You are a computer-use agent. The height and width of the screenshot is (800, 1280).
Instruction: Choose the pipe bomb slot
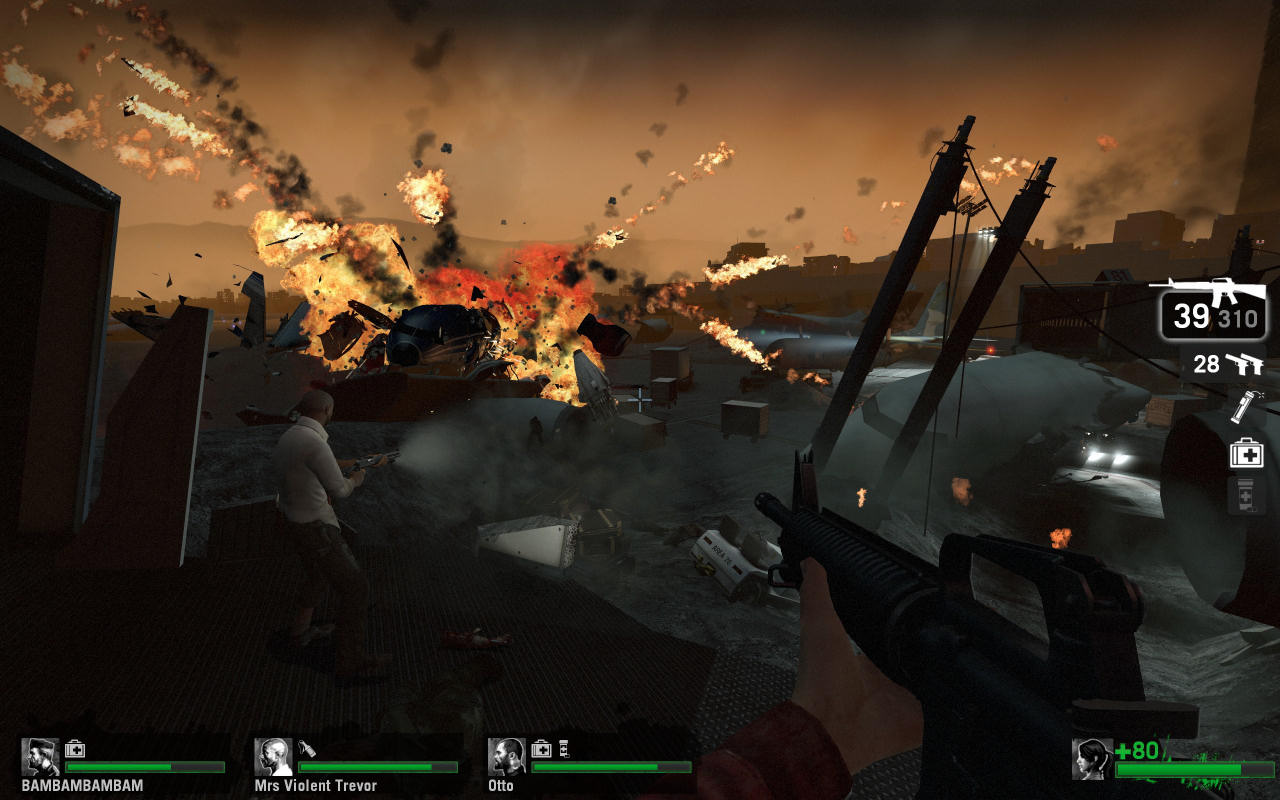pos(1246,406)
